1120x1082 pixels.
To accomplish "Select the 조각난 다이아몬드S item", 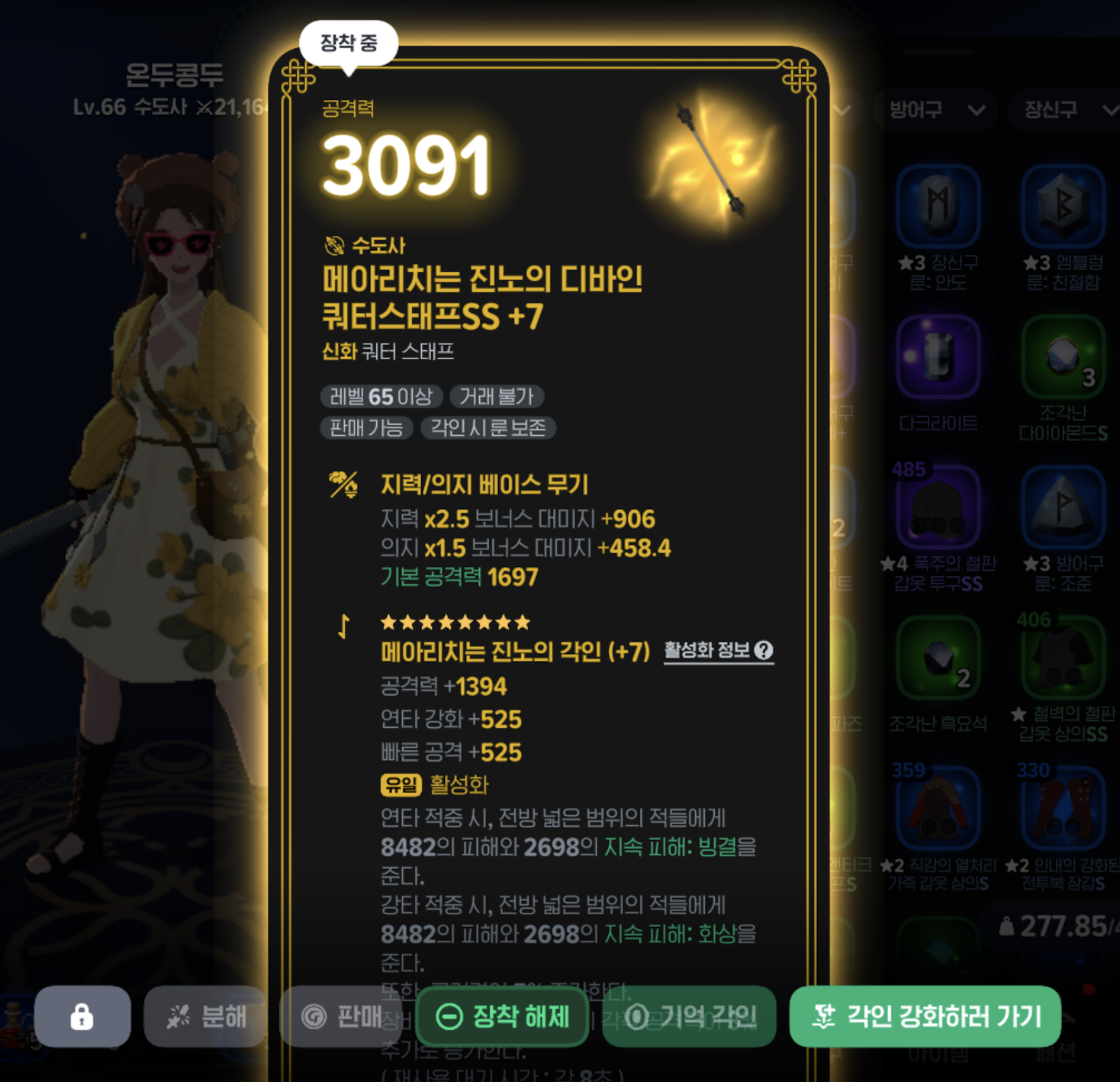I will click(x=1062, y=357).
